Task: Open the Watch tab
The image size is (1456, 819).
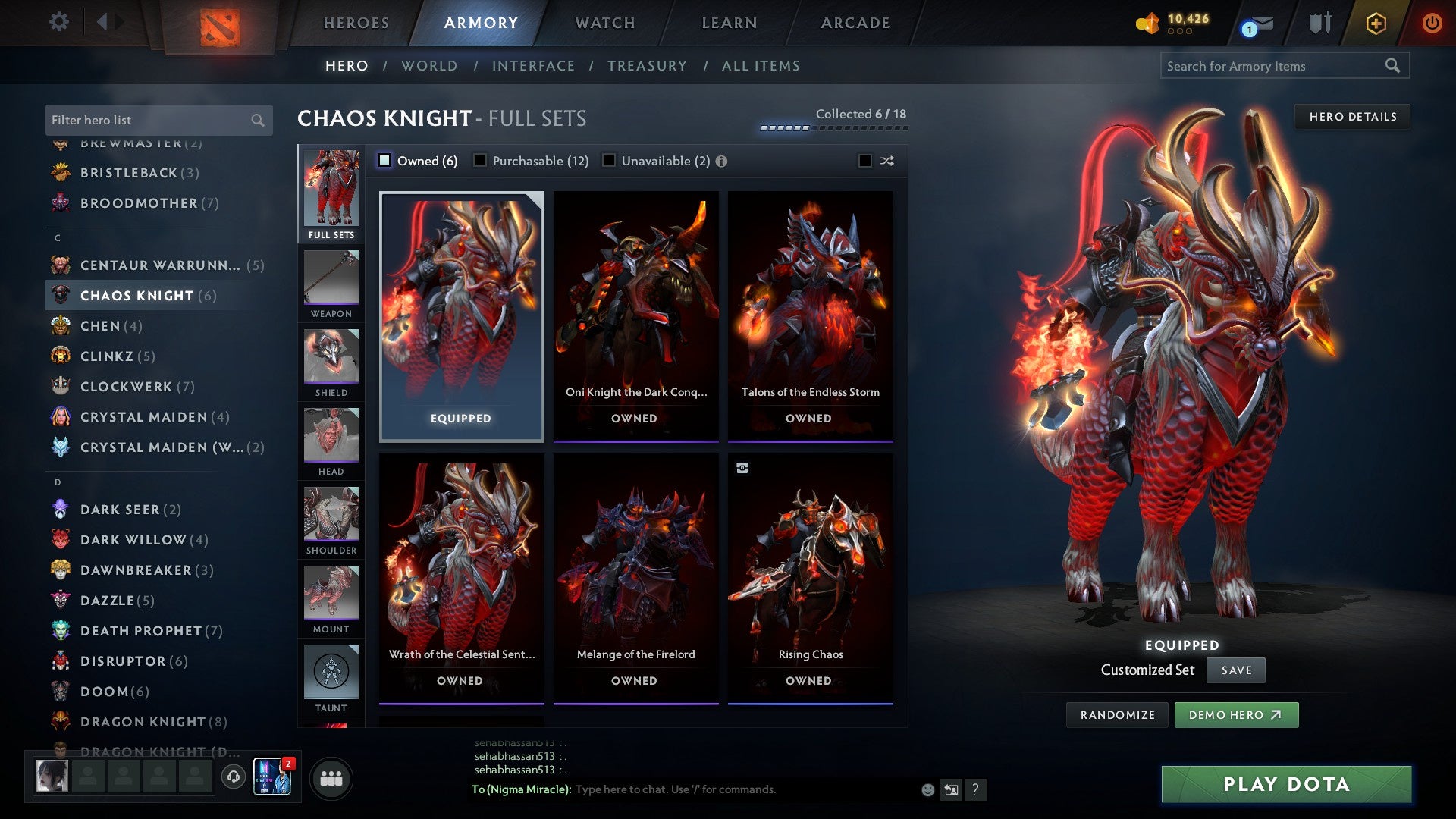Action: [605, 23]
